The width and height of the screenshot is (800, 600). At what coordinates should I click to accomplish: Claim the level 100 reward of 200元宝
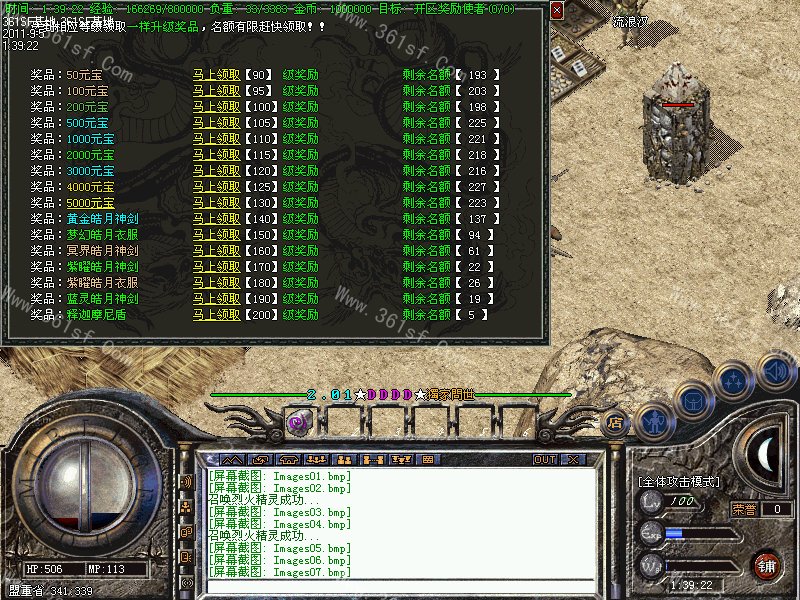(x=217, y=107)
